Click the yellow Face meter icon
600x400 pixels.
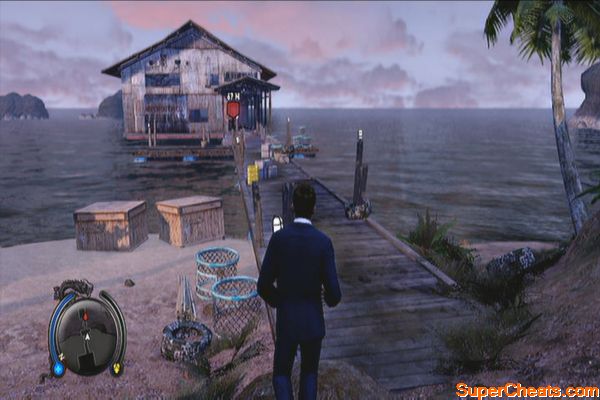(x=115, y=367)
